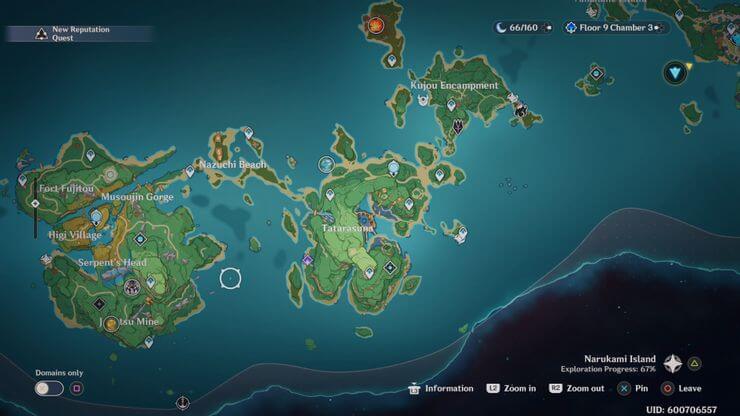Select the domain marker on the small northeast islet

596,73
